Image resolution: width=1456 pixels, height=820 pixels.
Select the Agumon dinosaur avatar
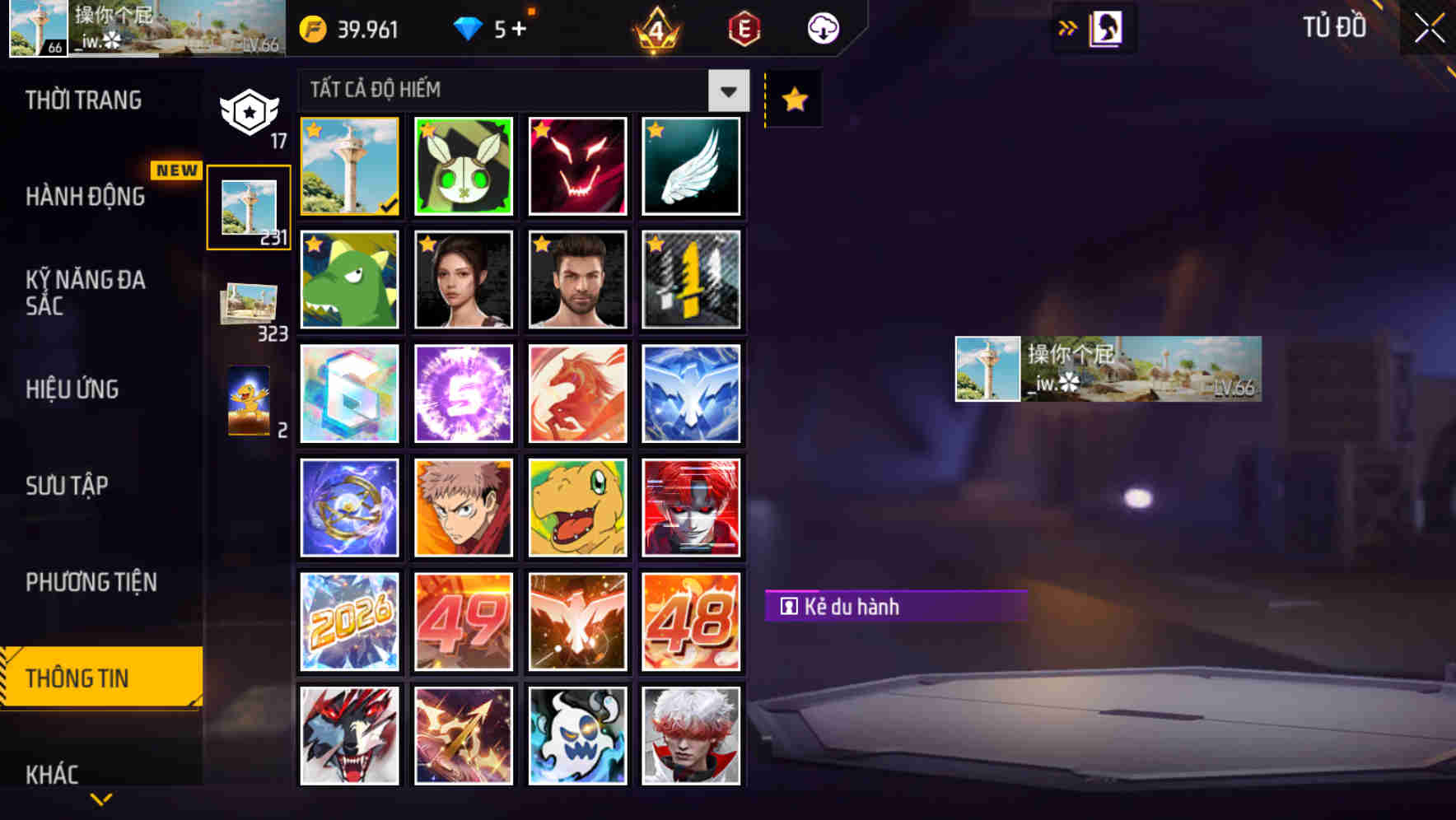(577, 507)
